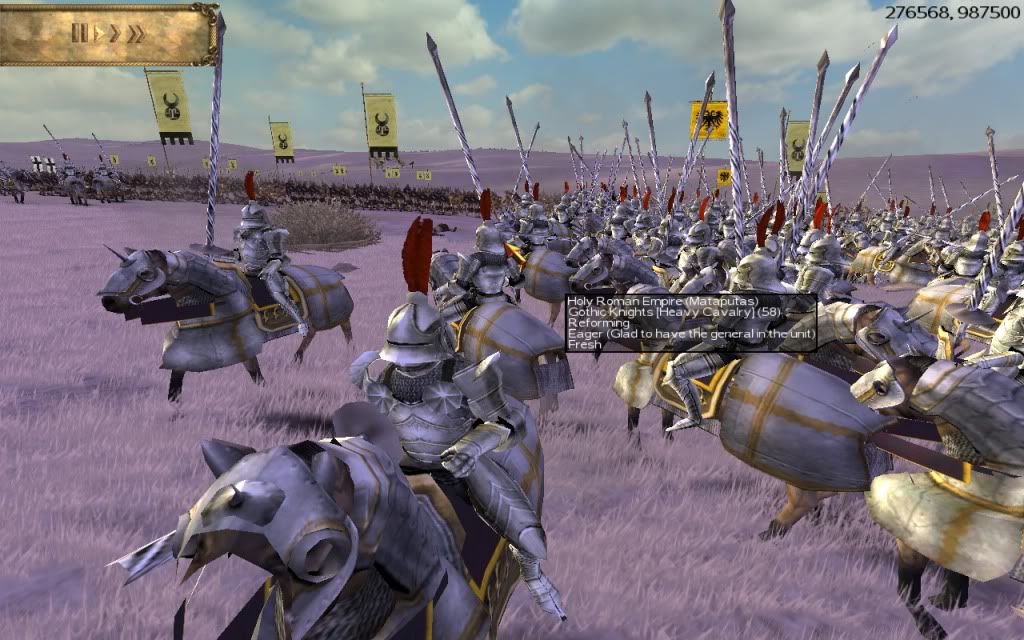Select the single-chevron fast forward speed
The image size is (1024, 640).
point(114,33)
